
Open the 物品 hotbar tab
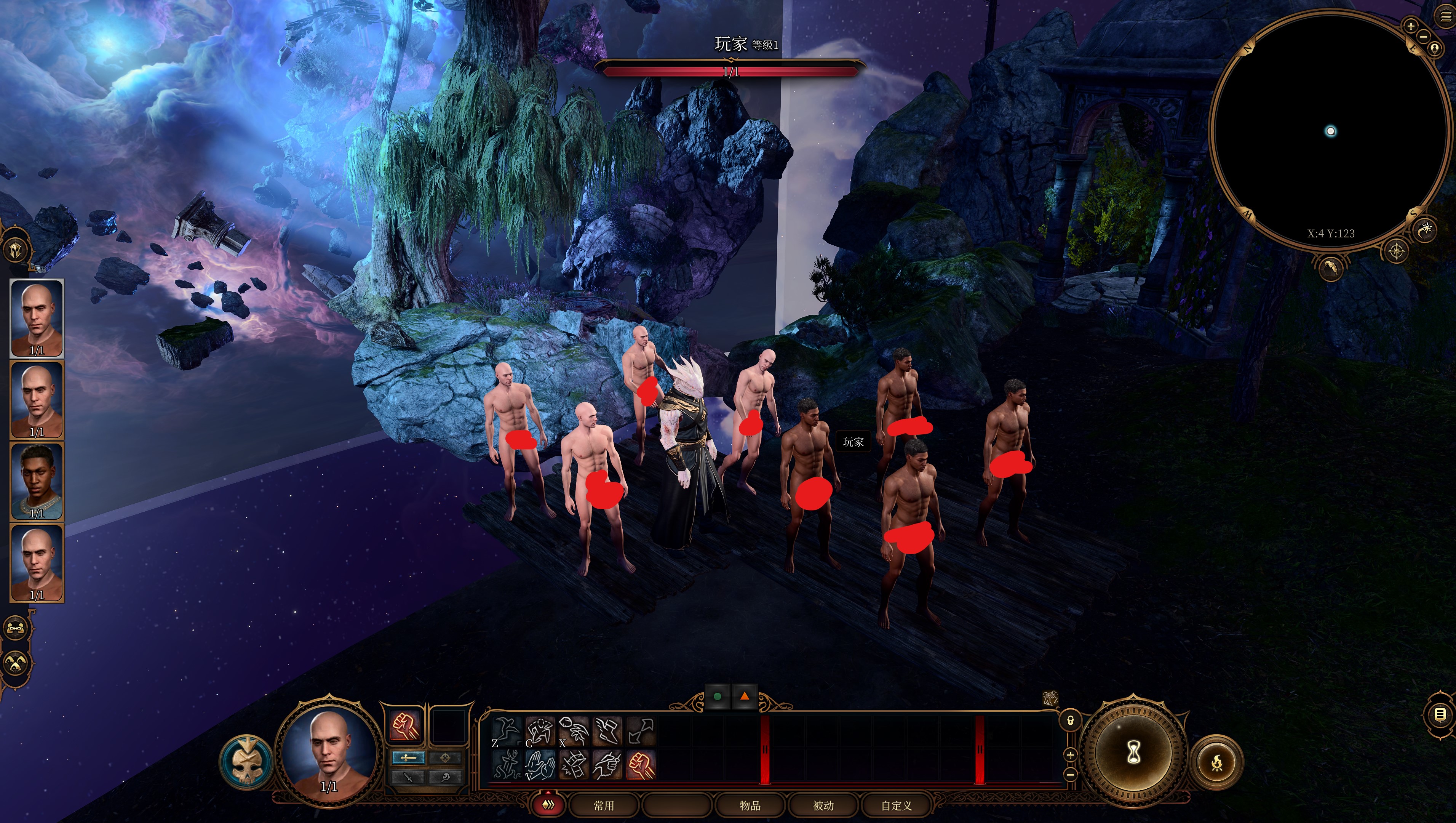[750, 805]
